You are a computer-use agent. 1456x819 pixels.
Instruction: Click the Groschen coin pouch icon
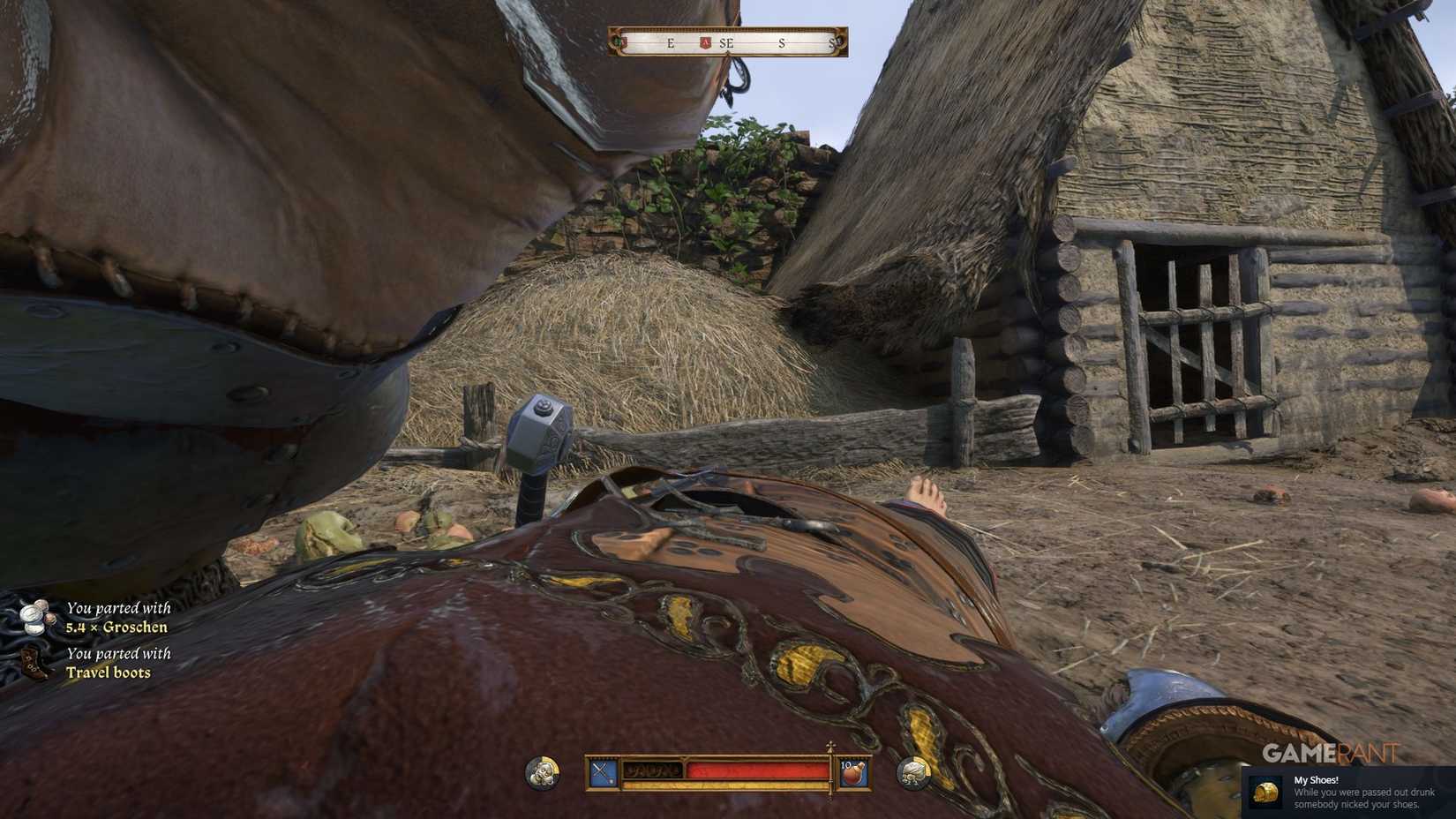tap(35, 616)
